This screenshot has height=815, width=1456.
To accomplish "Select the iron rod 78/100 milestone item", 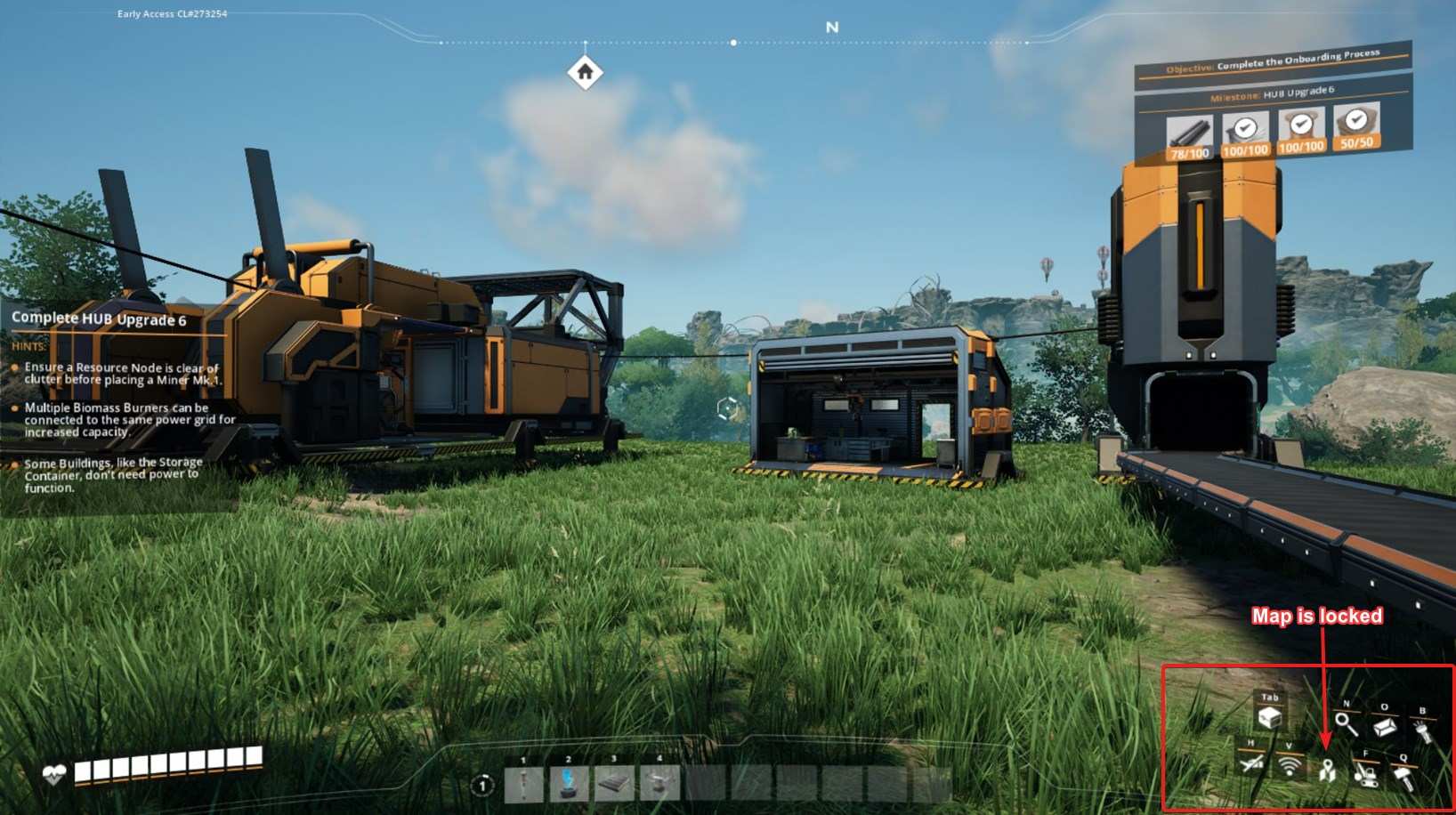I will (x=1189, y=137).
